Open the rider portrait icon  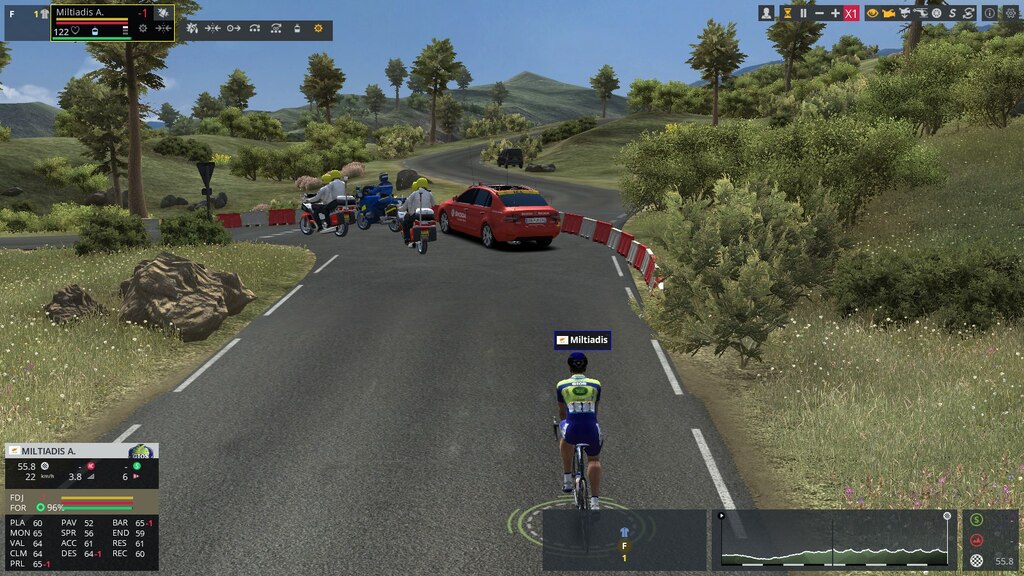(767, 13)
